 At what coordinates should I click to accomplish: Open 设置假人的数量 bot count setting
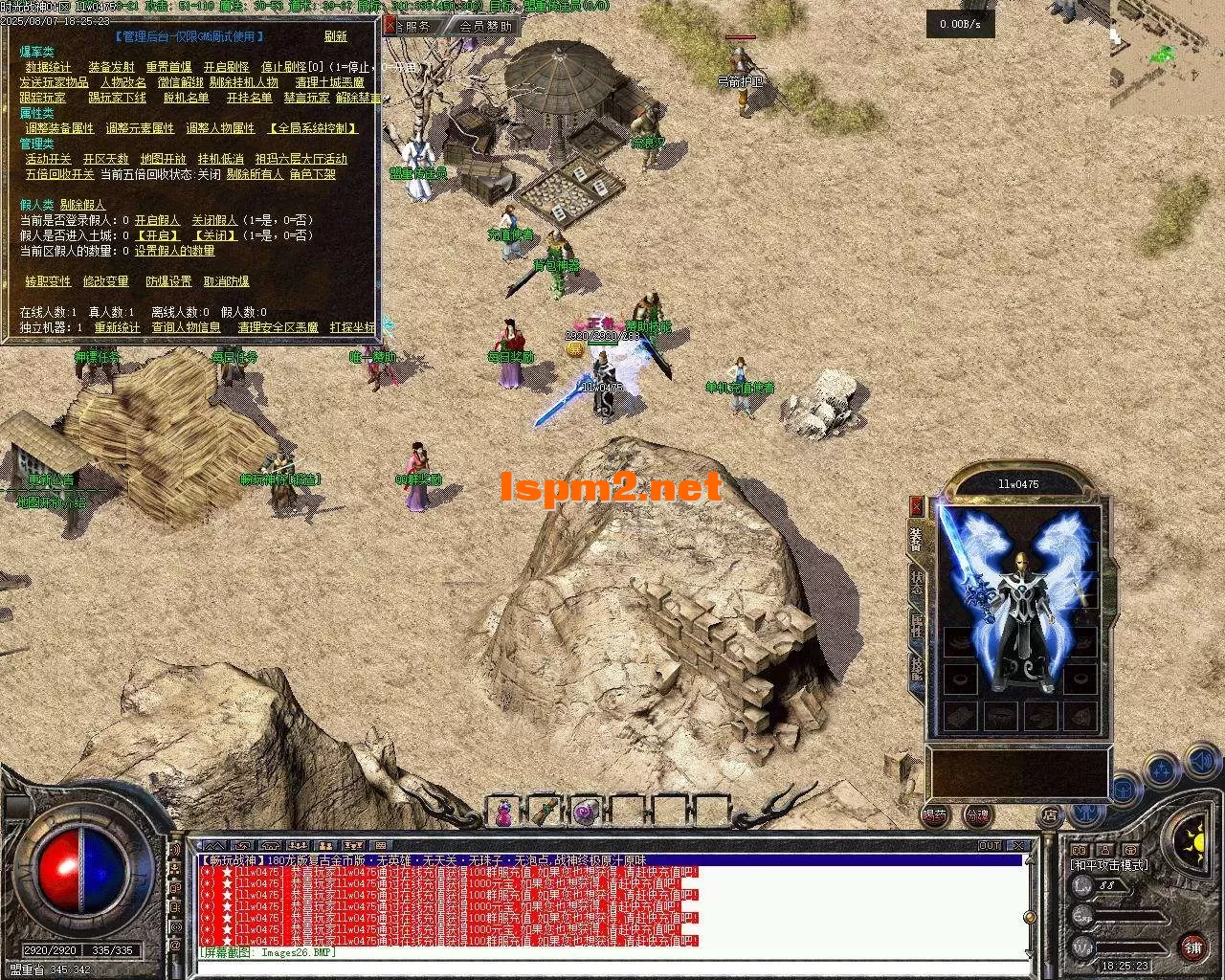click(x=174, y=251)
